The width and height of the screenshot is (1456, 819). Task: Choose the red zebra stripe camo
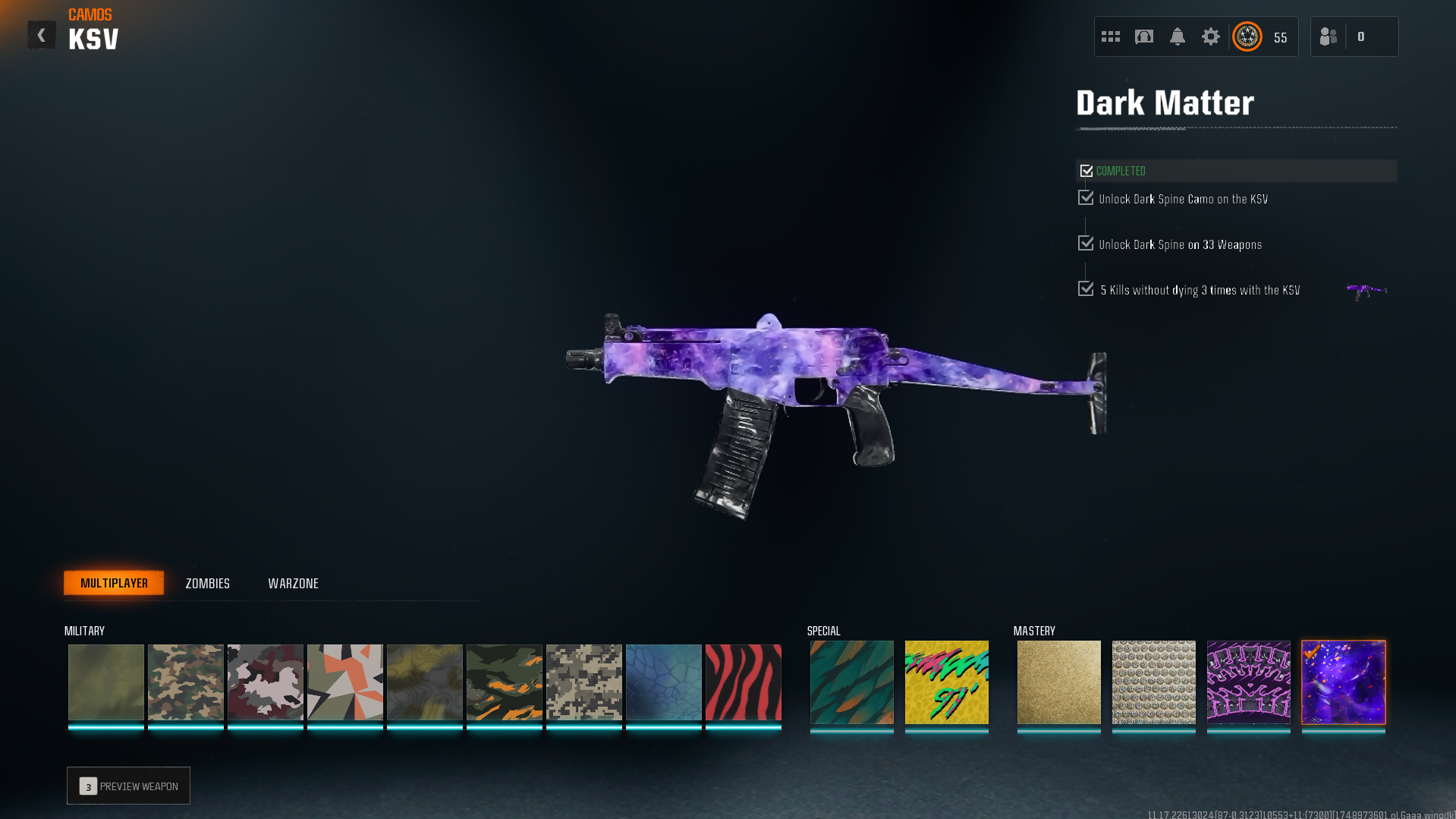[x=743, y=682]
